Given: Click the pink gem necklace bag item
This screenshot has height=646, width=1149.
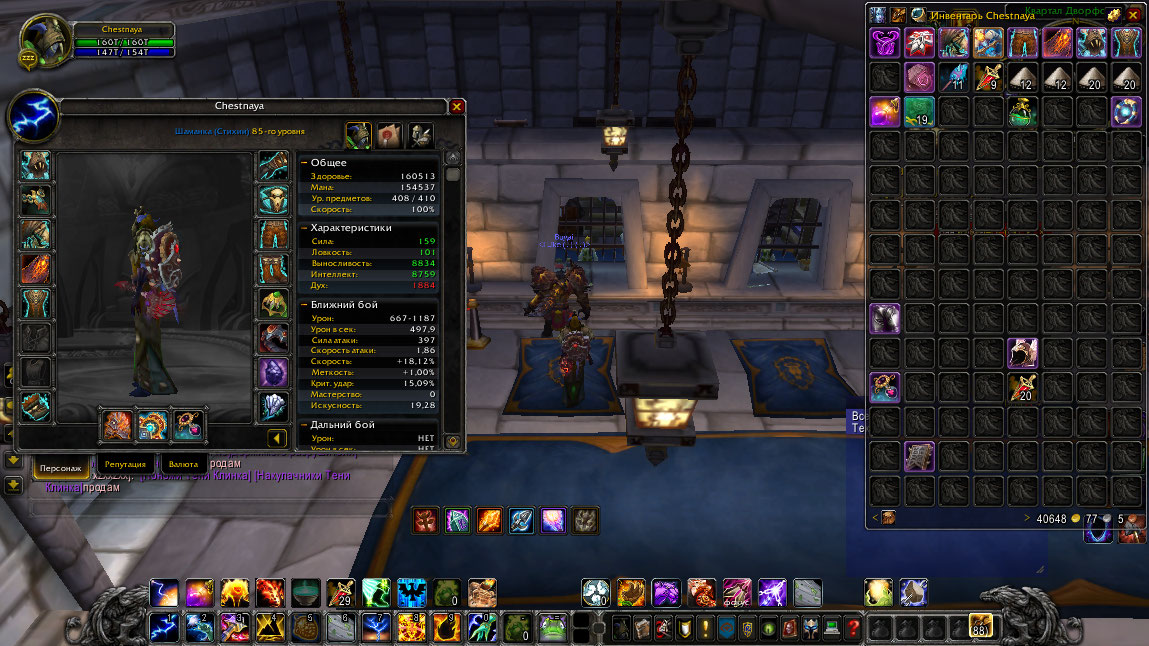Looking at the screenshot, I should click(919, 77).
